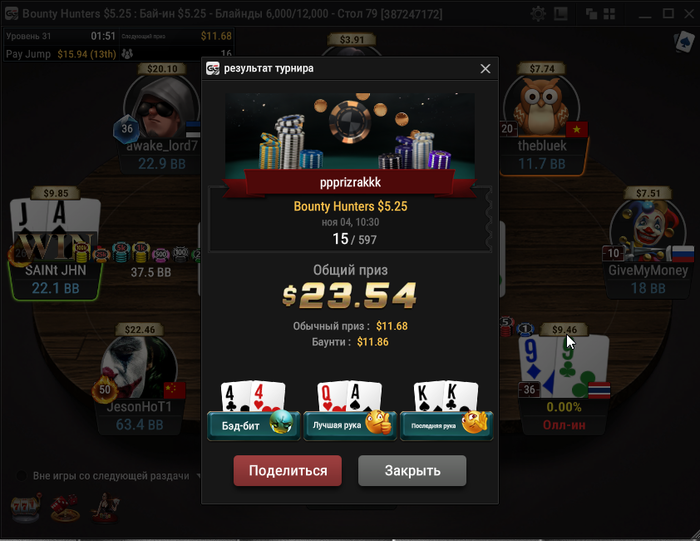Show the Последняя рука hand
Screen dimensions: 700x541
tap(445, 425)
